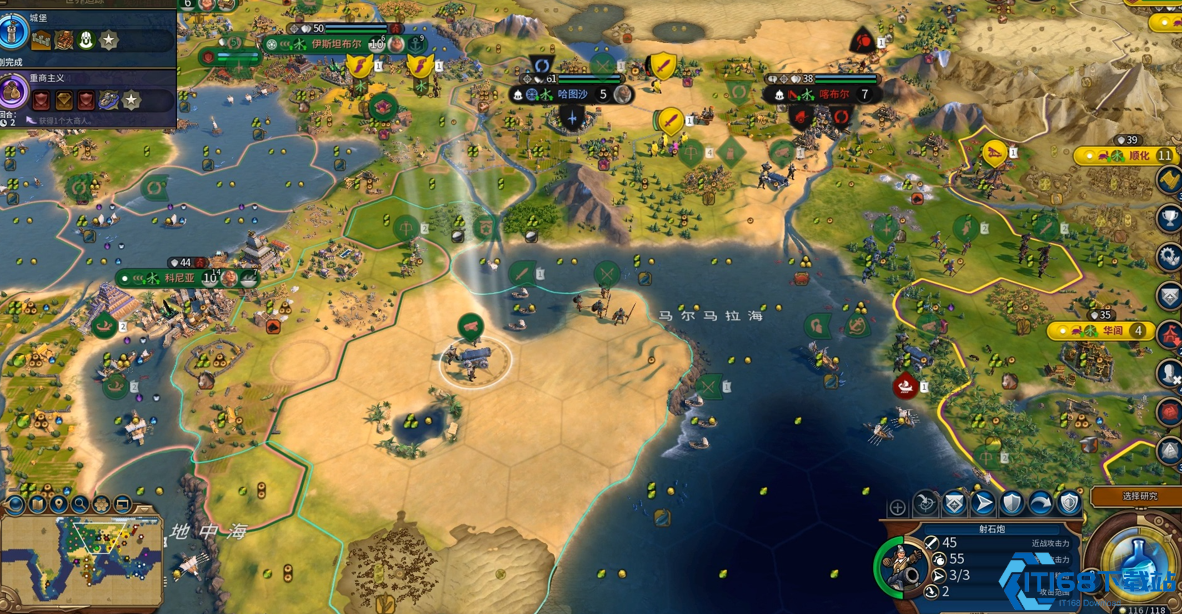1182x614 pixels.
Task: Open the map lens book button
Action: pos(38,504)
